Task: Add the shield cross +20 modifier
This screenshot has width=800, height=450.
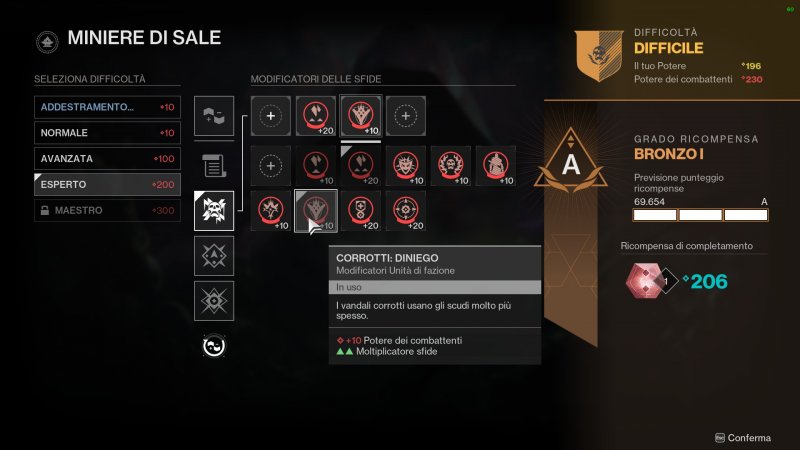Action: coord(361,211)
